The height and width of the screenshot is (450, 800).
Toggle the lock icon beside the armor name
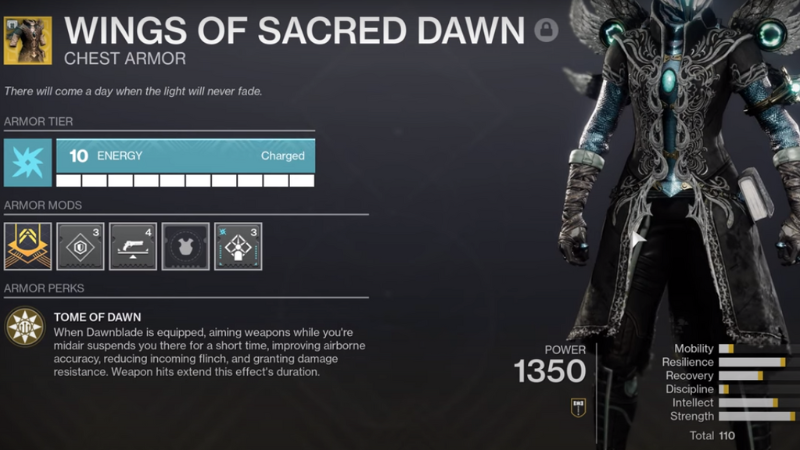(x=546, y=31)
